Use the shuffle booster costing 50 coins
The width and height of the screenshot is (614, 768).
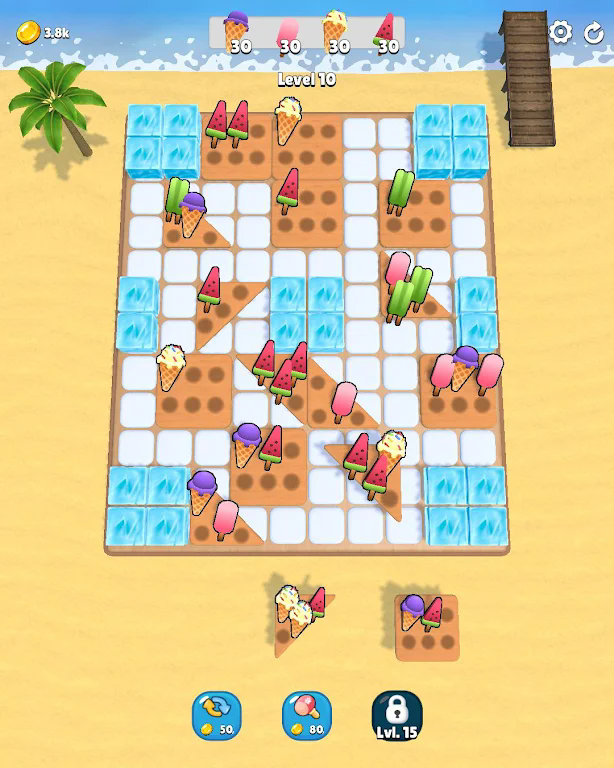217,715
